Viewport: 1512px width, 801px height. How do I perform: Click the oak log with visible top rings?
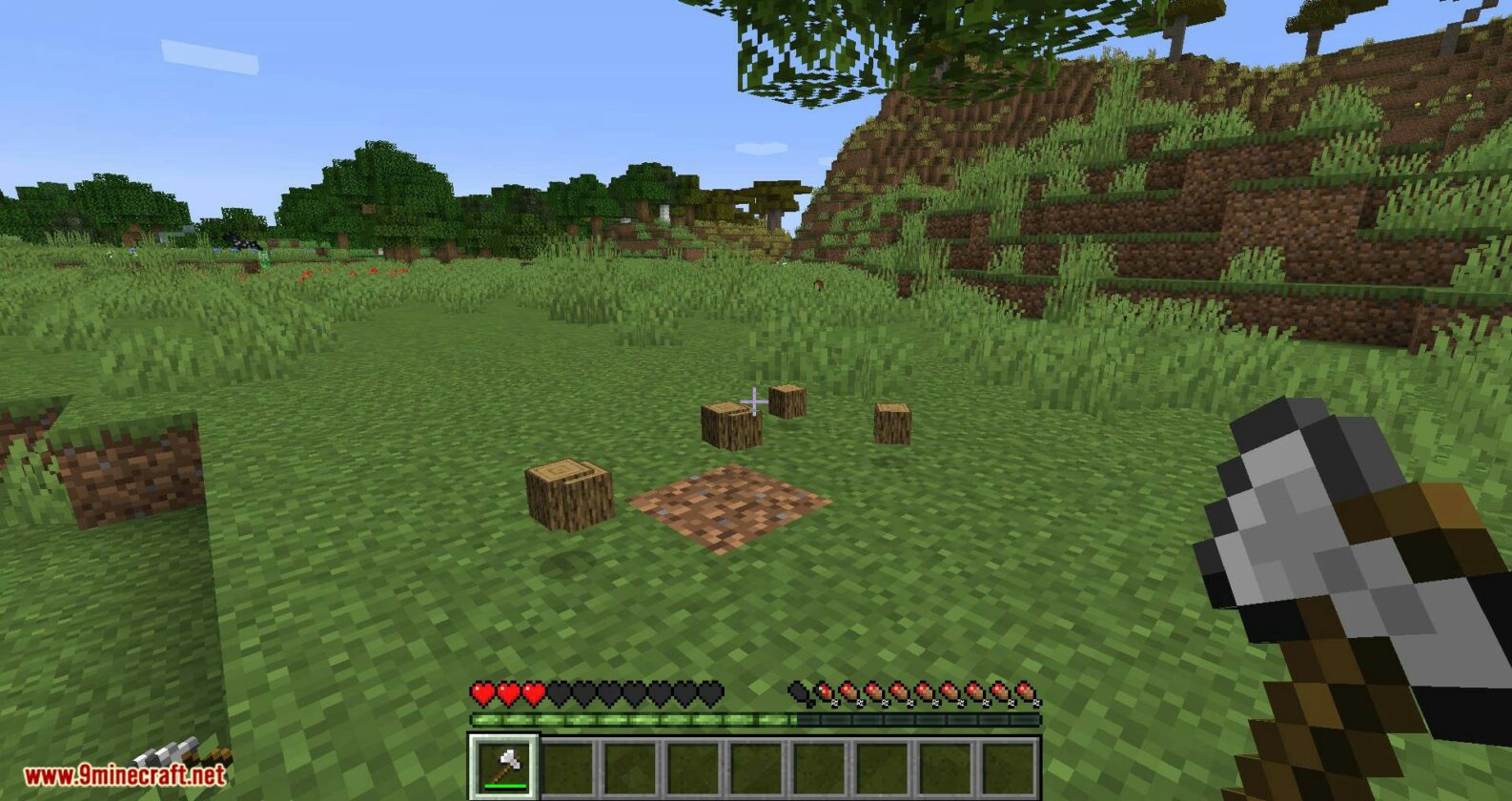point(568,492)
